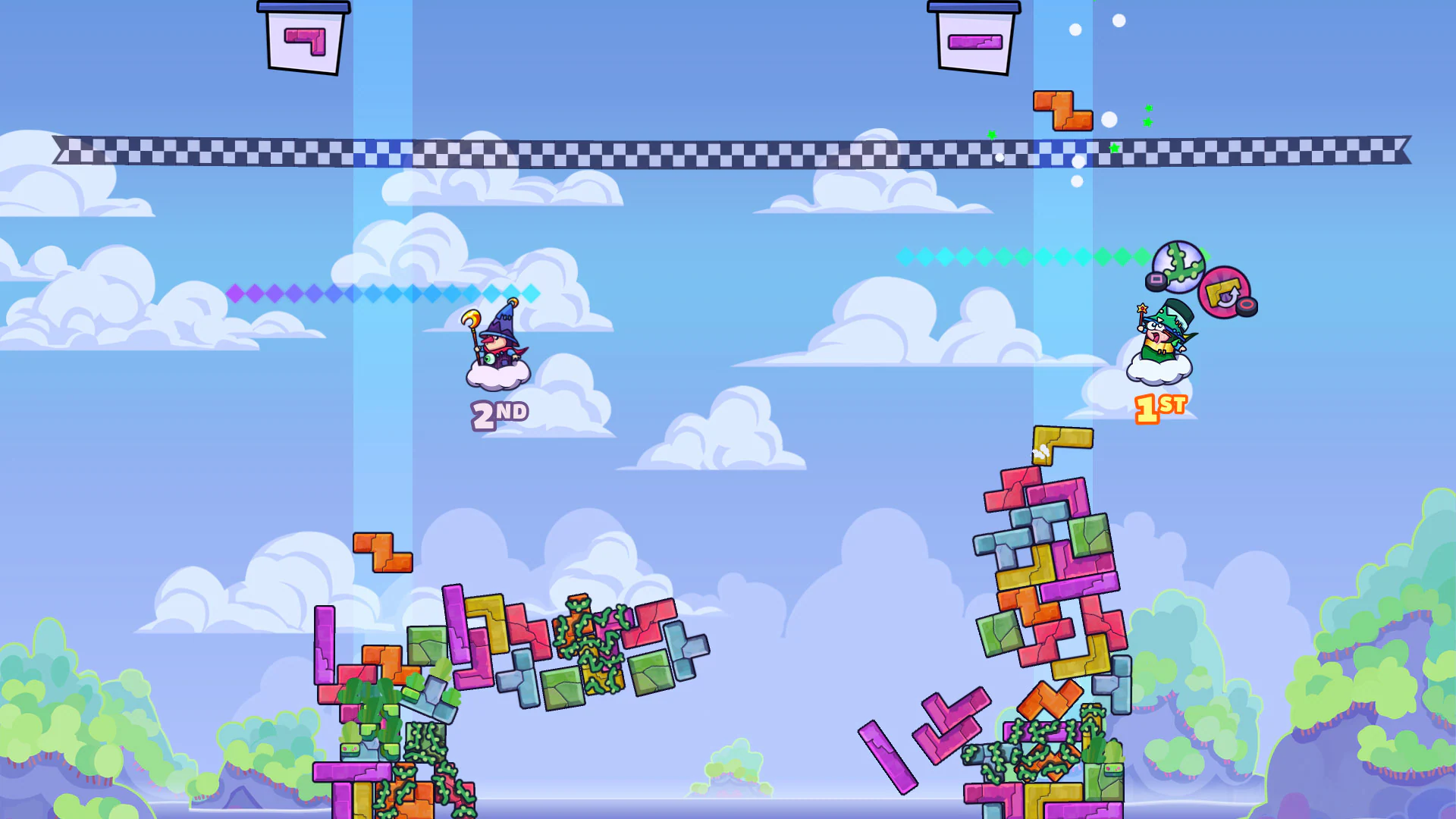
Task: Activate the brick rotation power-up
Action: tap(1222, 290)
